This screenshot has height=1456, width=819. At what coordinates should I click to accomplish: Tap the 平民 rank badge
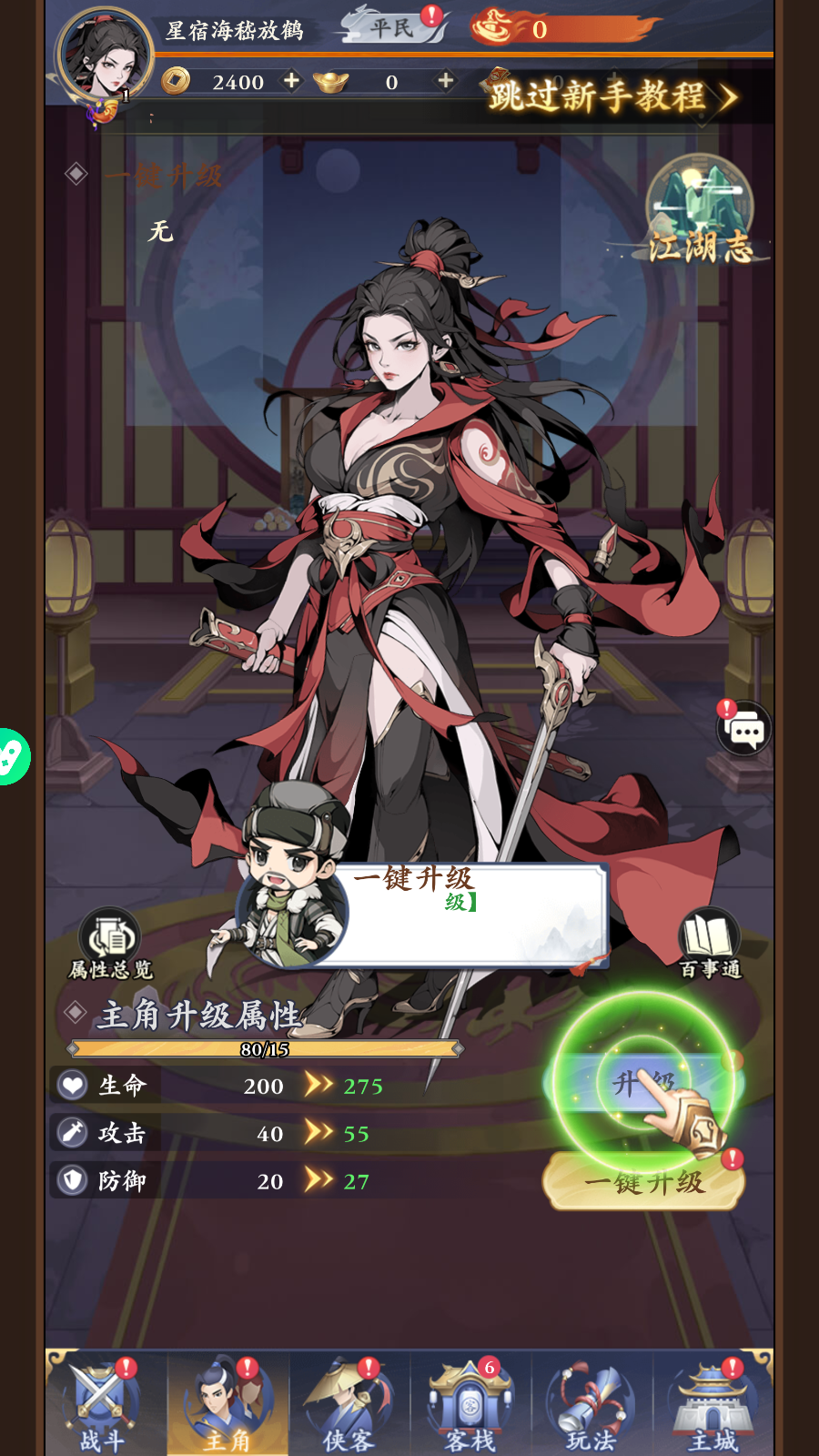point(393,28)
